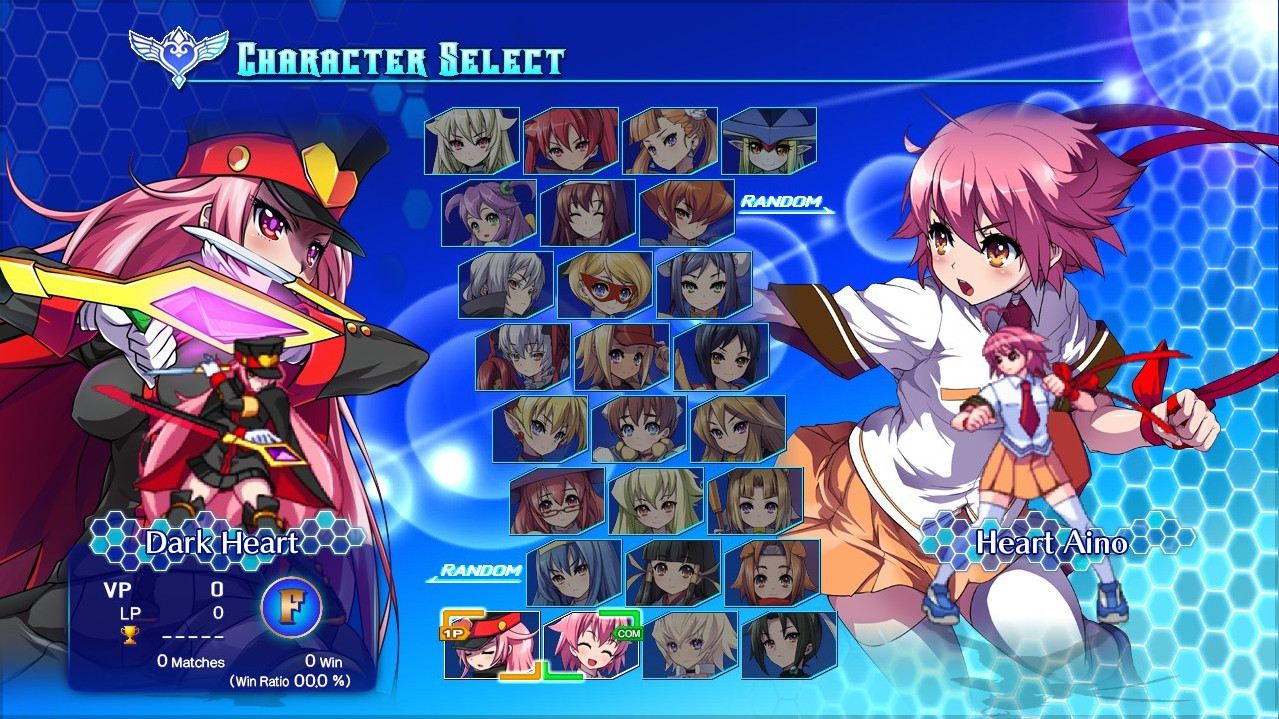Pick the orange-haired girl with white hair flower
The width and height of the screenshot is (1279, 719).
click(x=670, y=141)
